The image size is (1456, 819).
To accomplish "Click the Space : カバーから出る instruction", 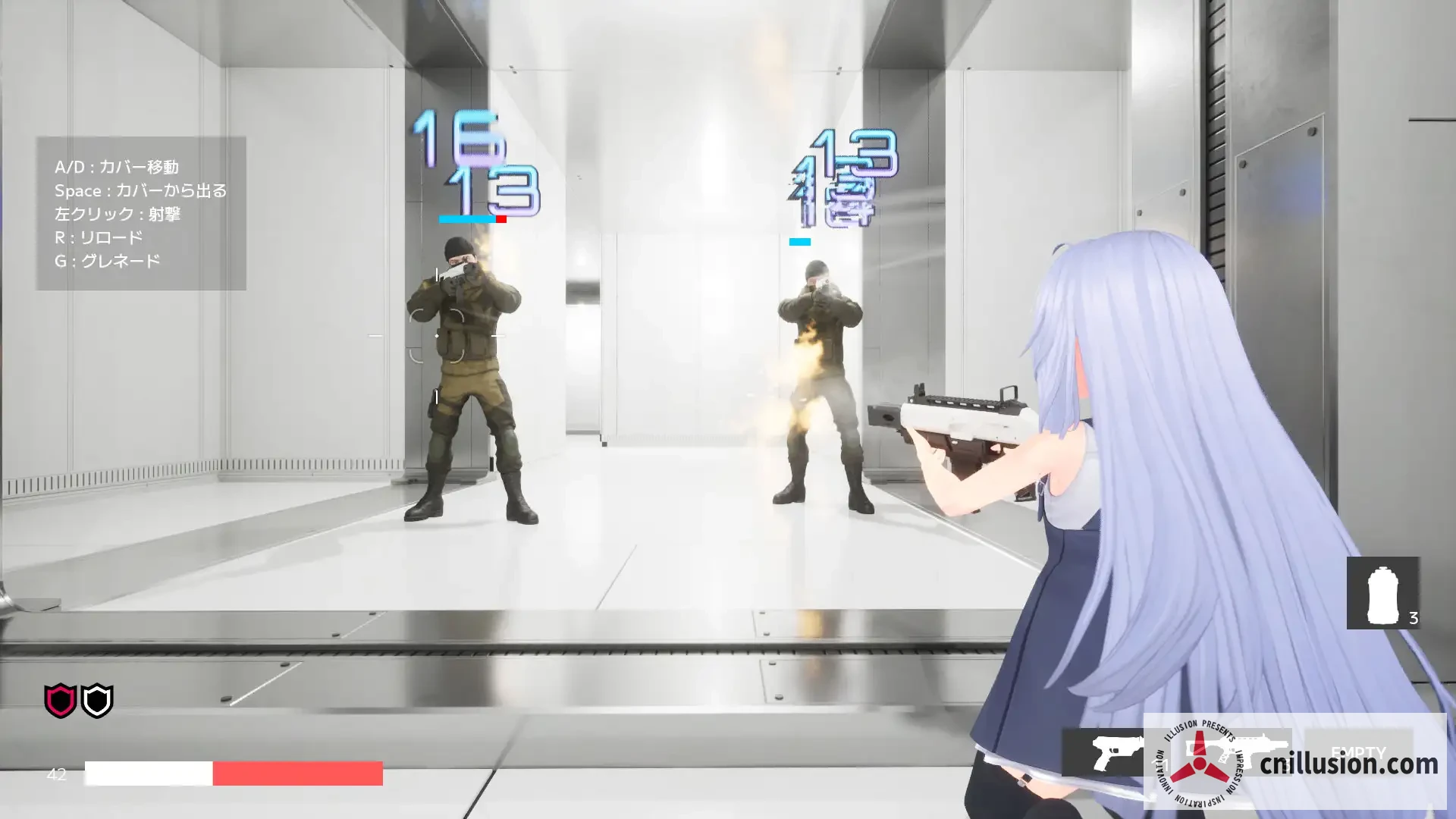I will point(141,190).
